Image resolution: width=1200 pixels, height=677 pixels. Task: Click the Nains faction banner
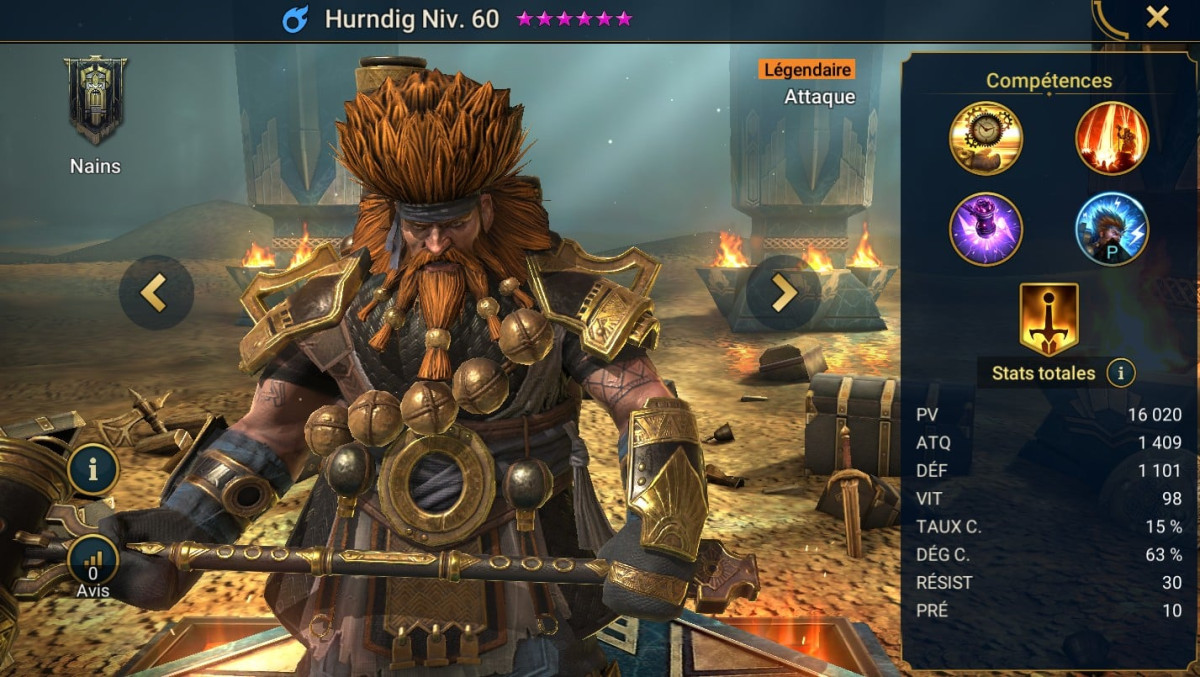95,100
